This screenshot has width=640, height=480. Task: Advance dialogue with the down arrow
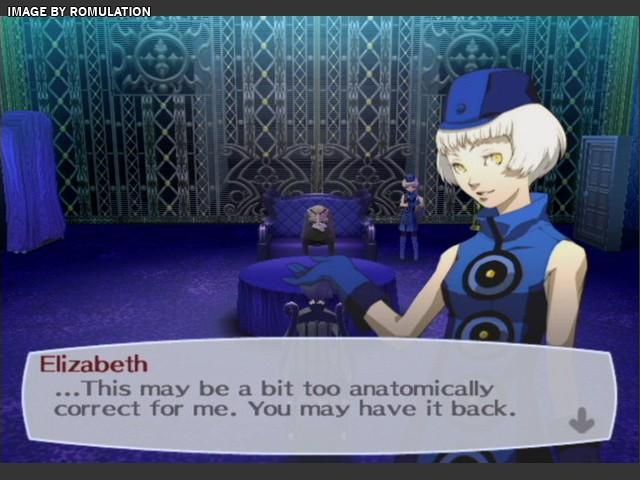click(x=581, y=421)
